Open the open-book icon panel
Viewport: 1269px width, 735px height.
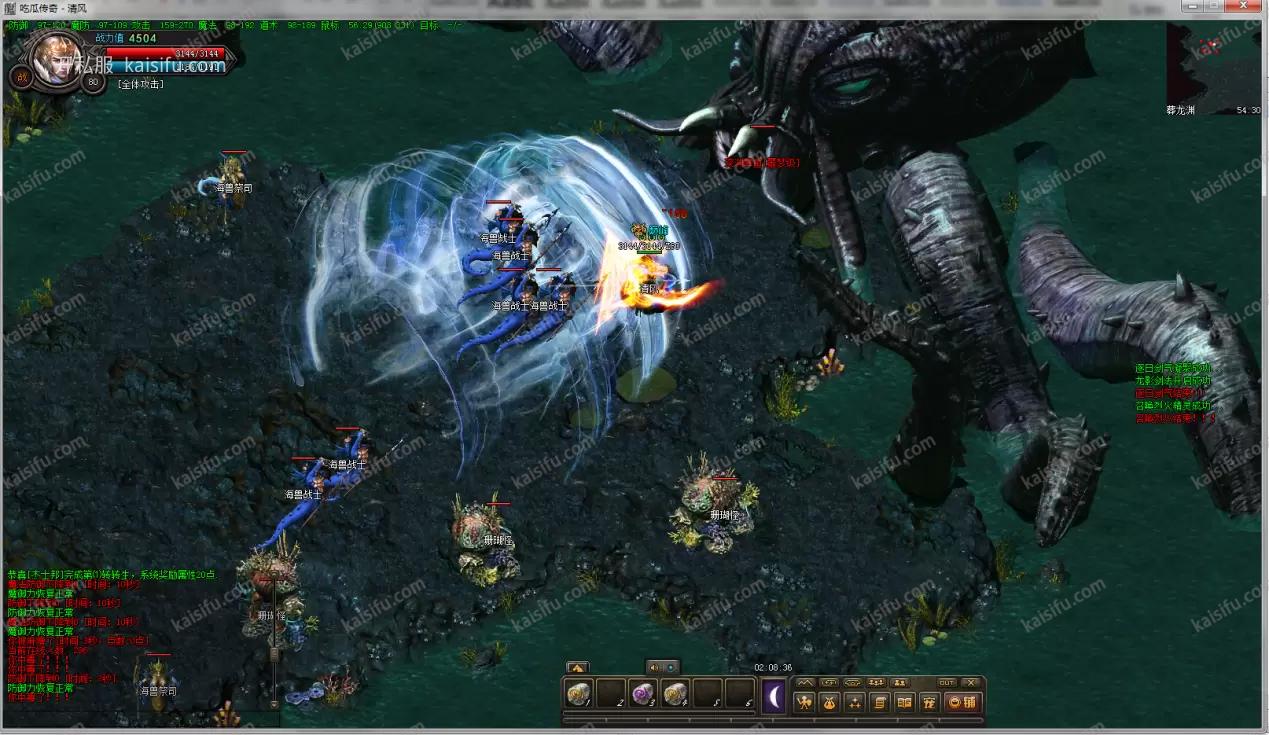[904, 702]
